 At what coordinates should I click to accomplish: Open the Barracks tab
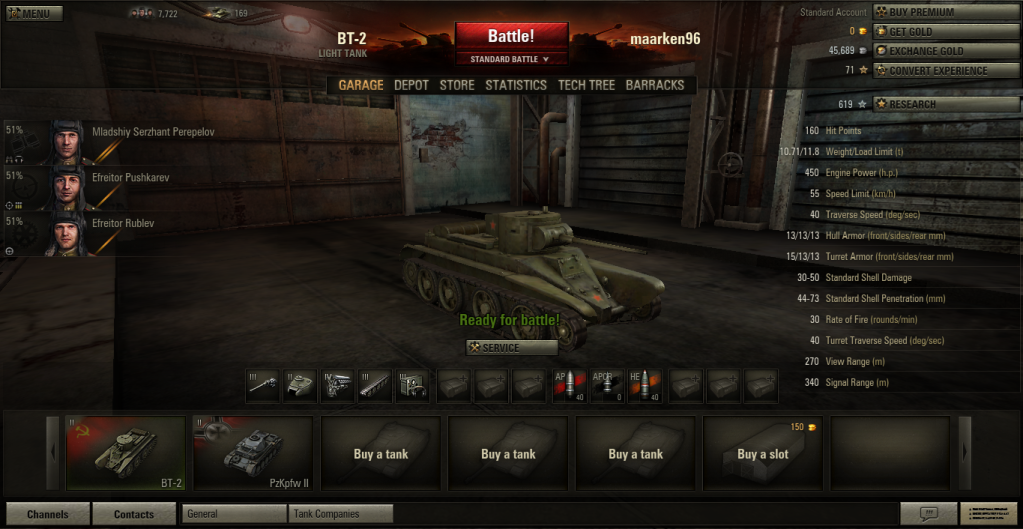tap(654, 85)
